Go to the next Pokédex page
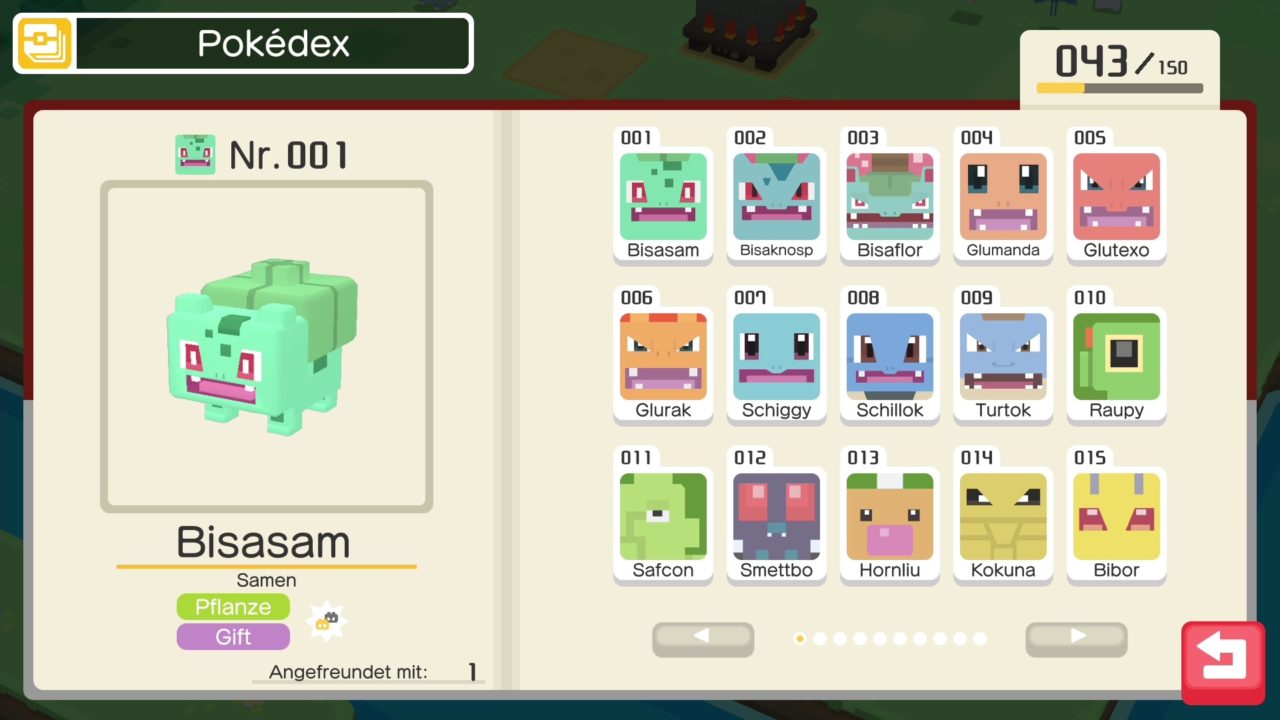 coord(1076,638)
